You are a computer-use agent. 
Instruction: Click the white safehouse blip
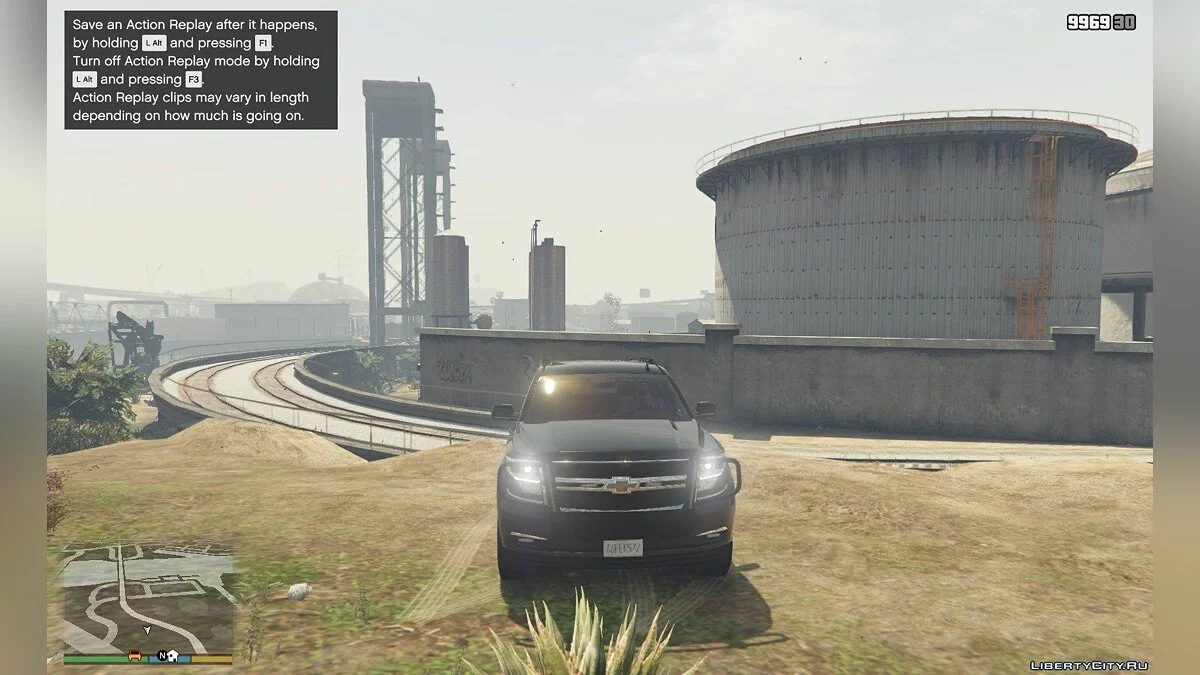point(172,656)
